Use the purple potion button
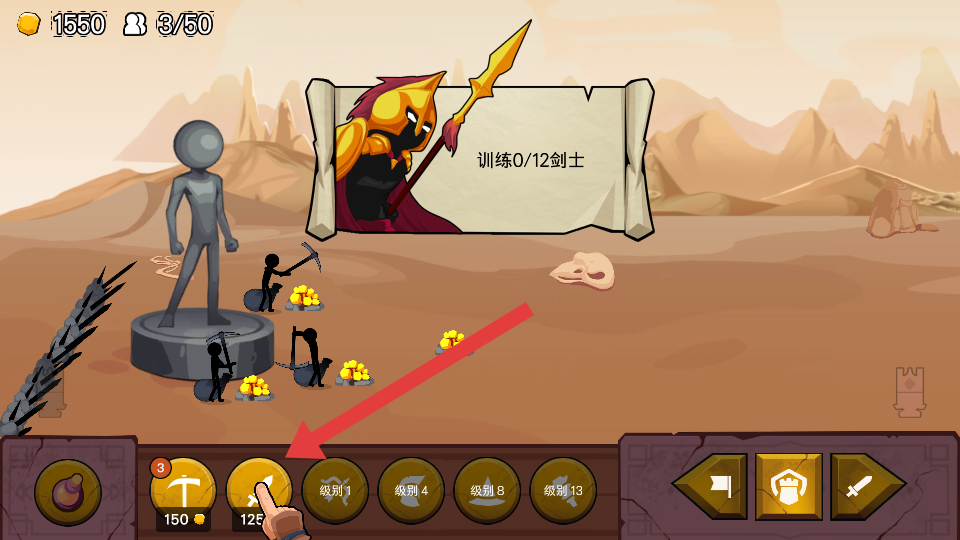 [68, 492]
